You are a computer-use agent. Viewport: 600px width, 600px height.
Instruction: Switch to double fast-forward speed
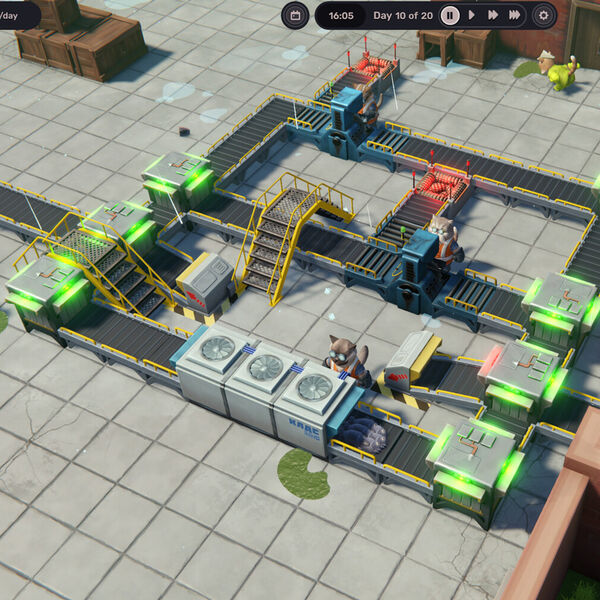click(x=493, y=15)
